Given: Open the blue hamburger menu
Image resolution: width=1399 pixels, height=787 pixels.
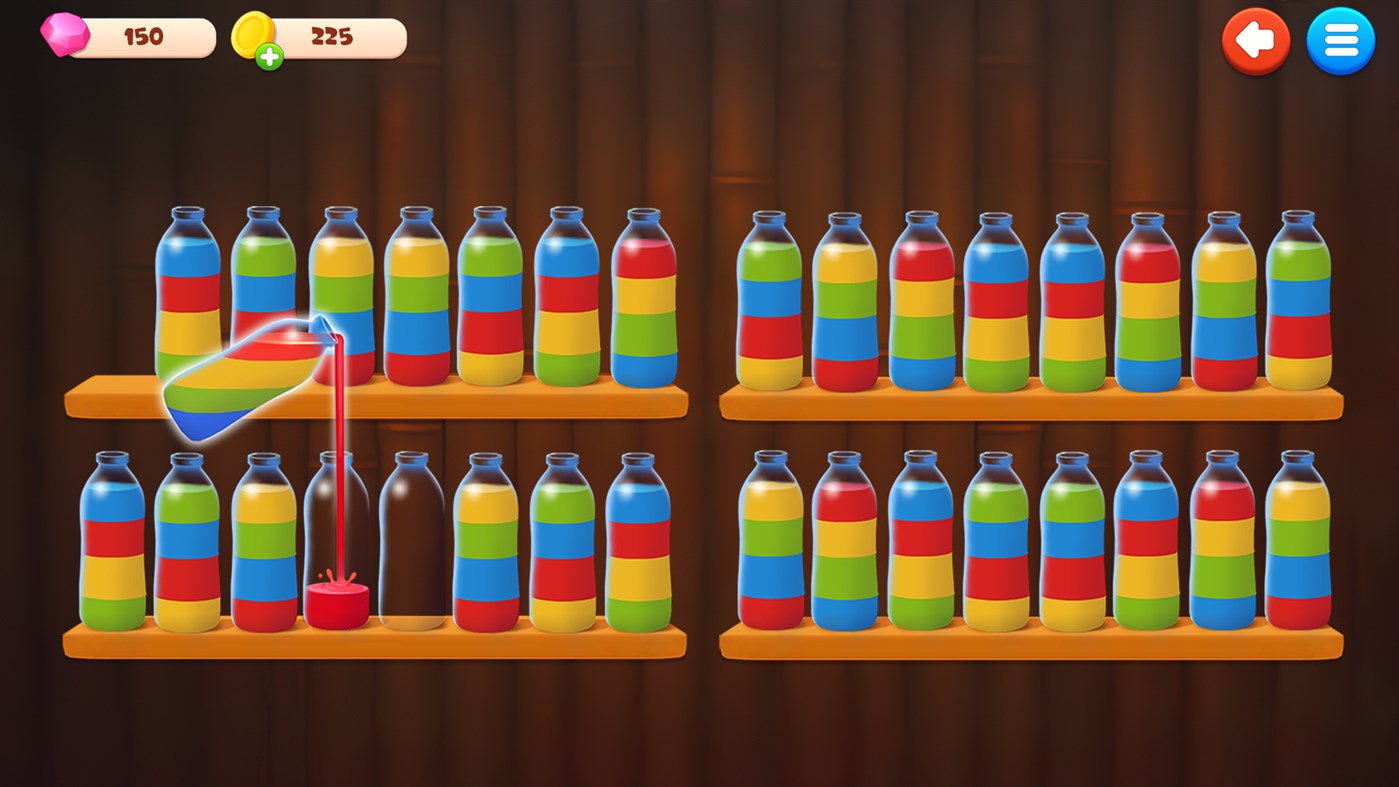Looking at the screenshot, I should 1341,41.
